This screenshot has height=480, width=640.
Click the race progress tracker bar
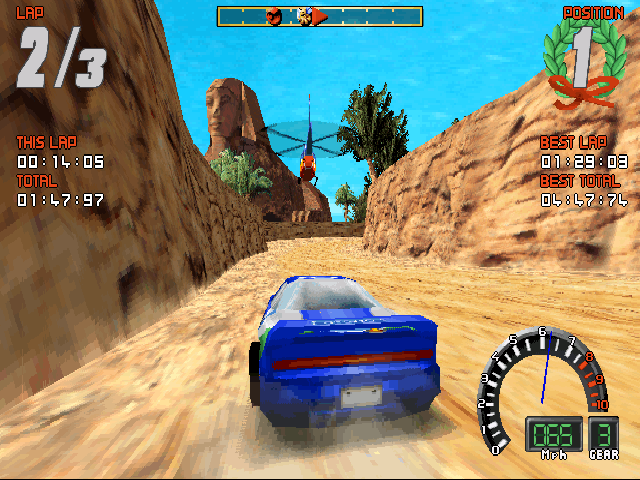pyautogui.click(x=319, y=16)
